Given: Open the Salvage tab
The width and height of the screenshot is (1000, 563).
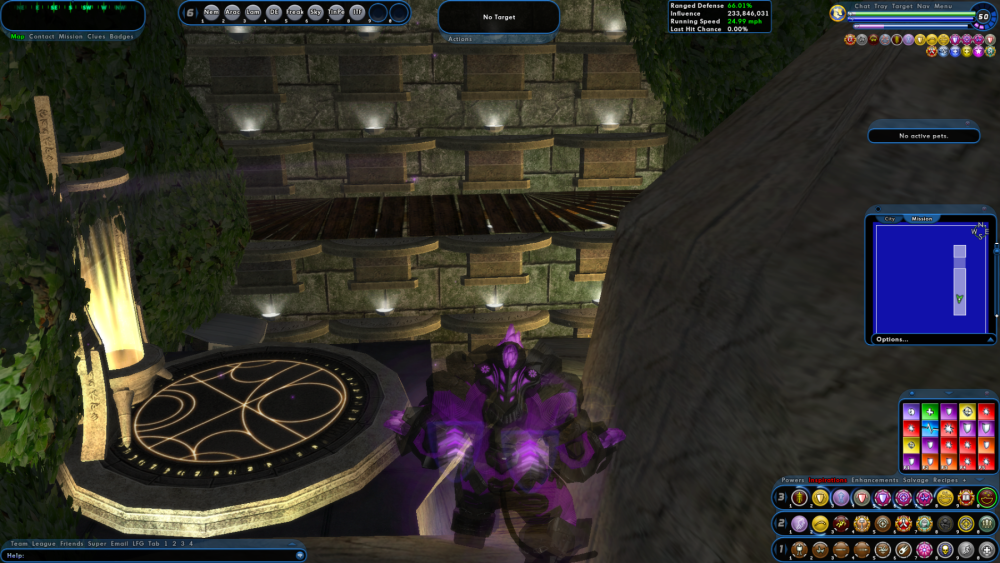Looking at the screenshot, I should [x=915, y=480].
